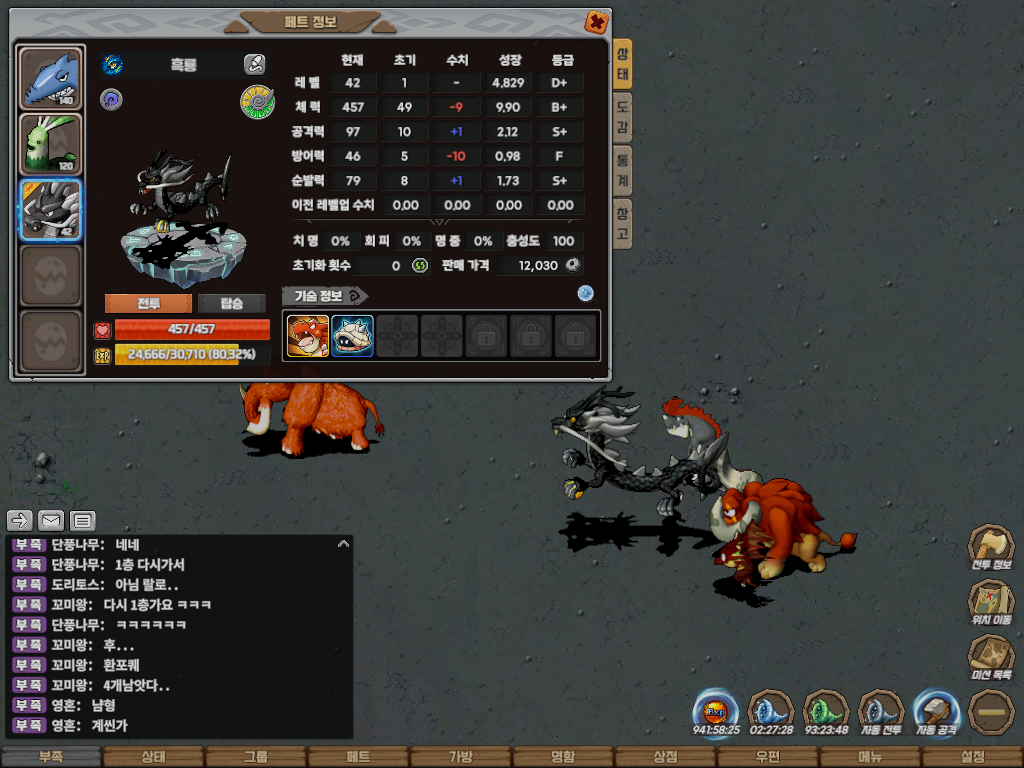The width and height of the screenshot is (1024, 768).
Task: Select the orange beast skill icon
Action: (x=308, y=336)
